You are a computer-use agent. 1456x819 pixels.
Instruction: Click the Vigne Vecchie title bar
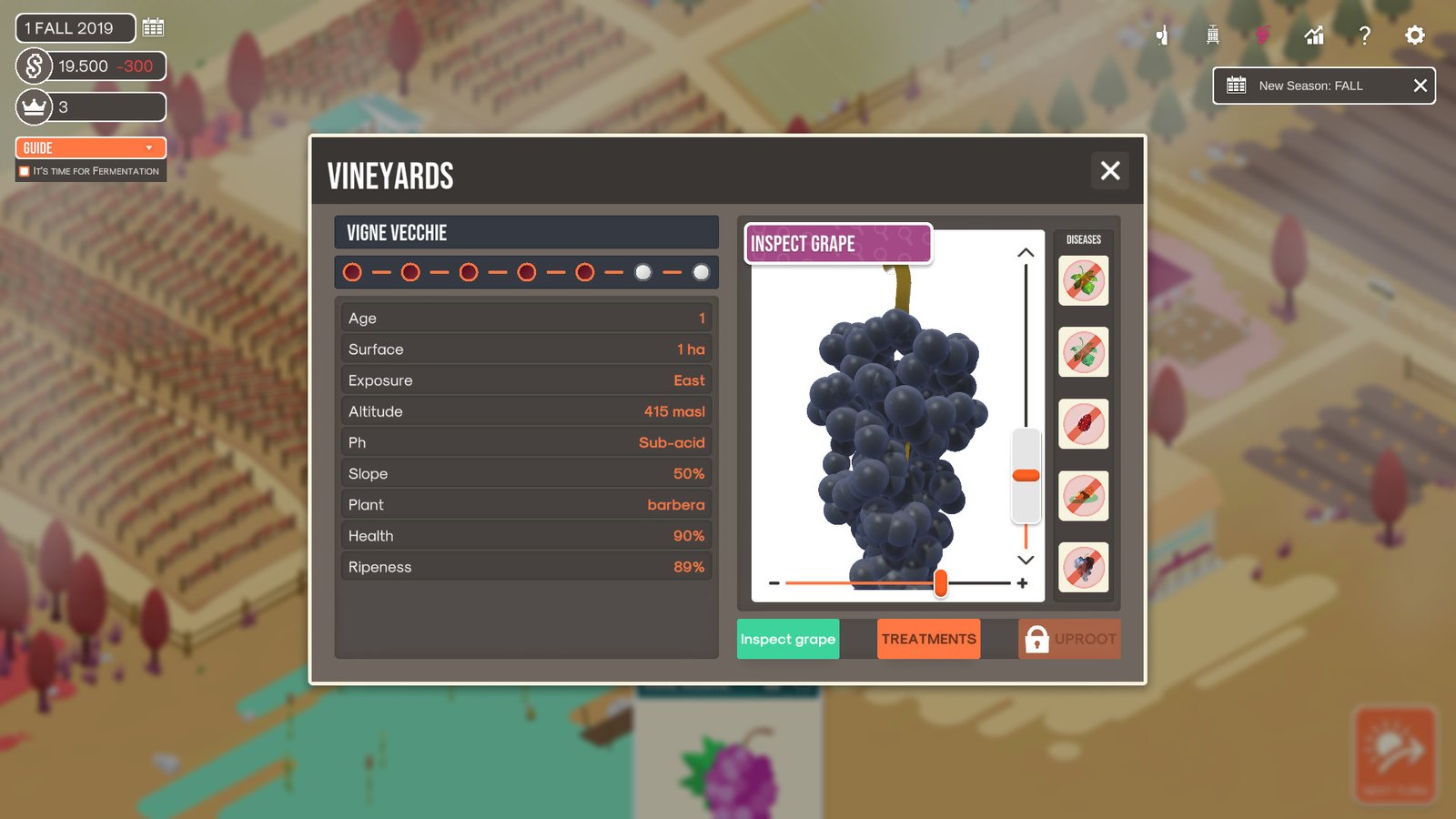(x=526, y=232)
